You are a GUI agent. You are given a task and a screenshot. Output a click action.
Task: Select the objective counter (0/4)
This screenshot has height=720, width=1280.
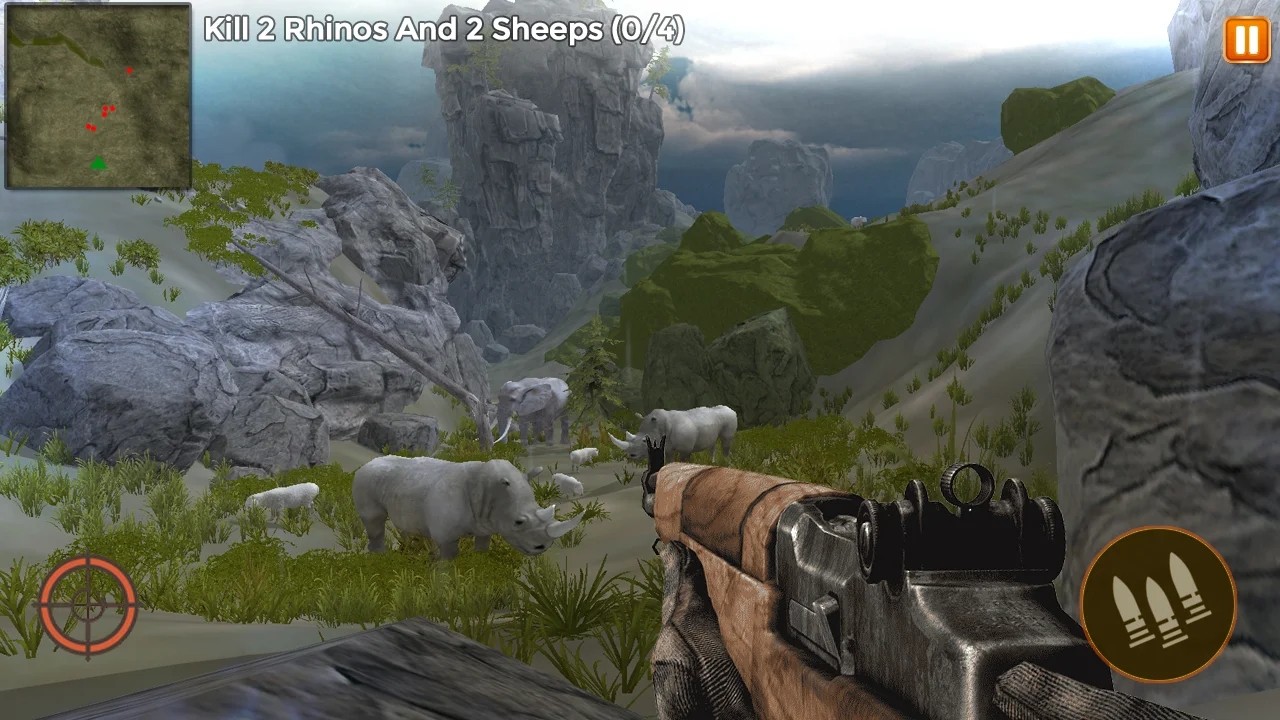pos(646,30)
